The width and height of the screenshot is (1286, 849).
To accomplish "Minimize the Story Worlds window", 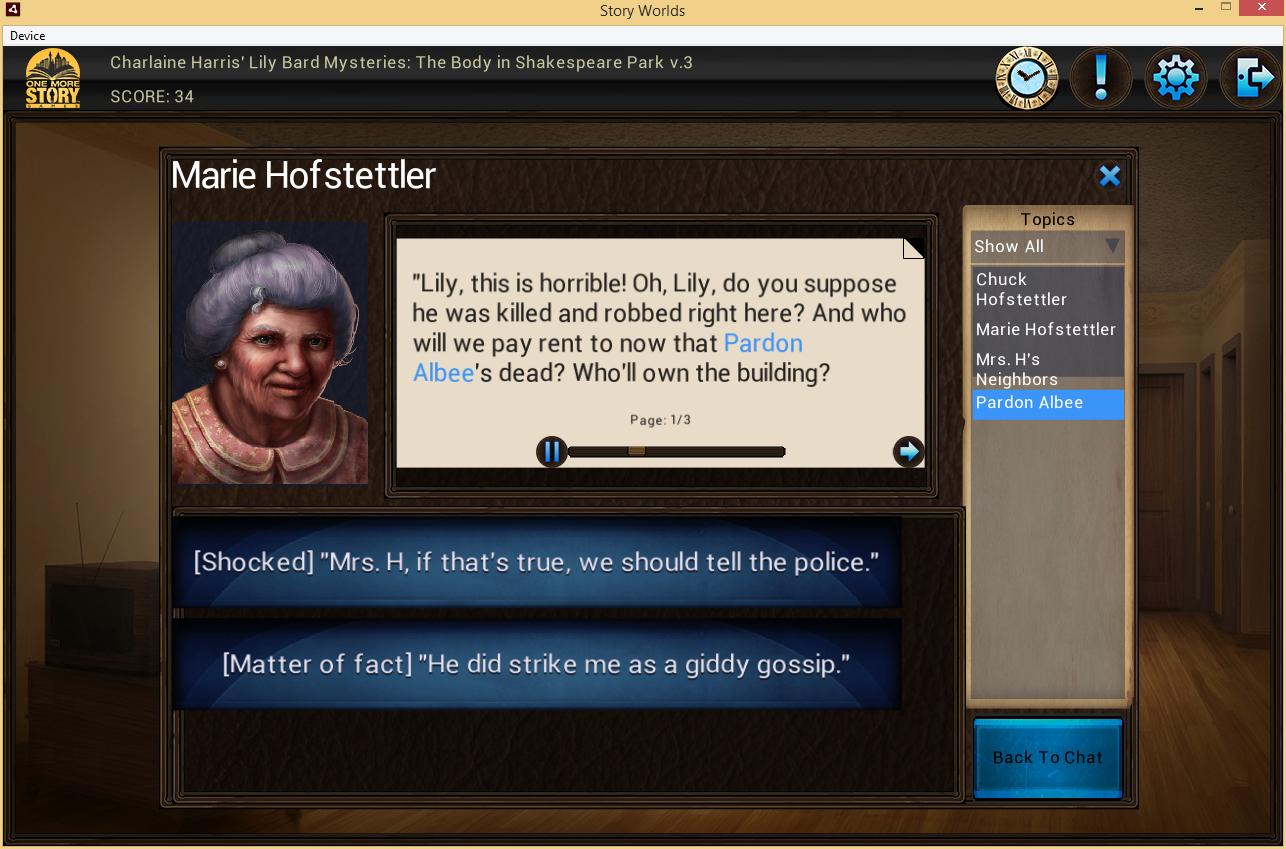I will 1198,9.
